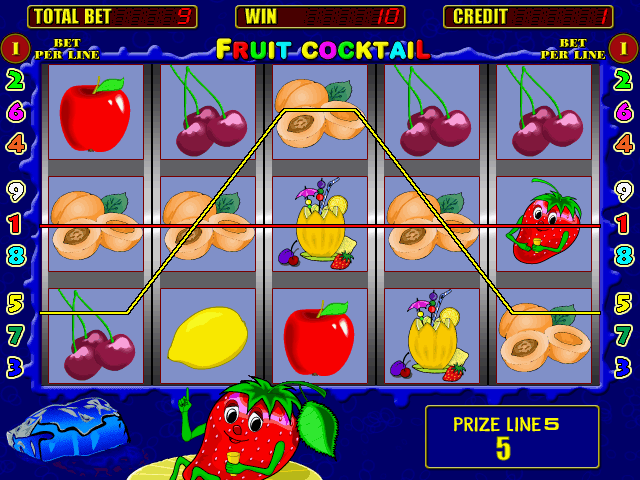Choose the magenta payline 6 marker on the right

pyautogui.click(x=623, y=112)
